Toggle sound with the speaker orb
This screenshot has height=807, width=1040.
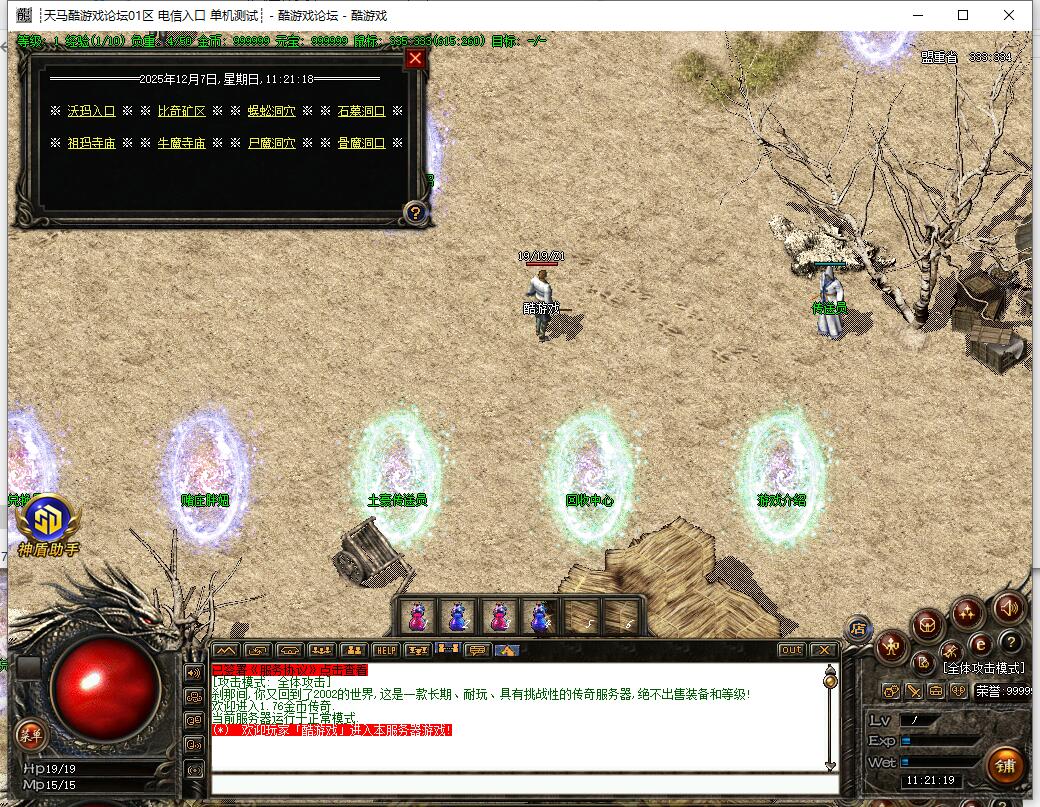coord(1009,607)
